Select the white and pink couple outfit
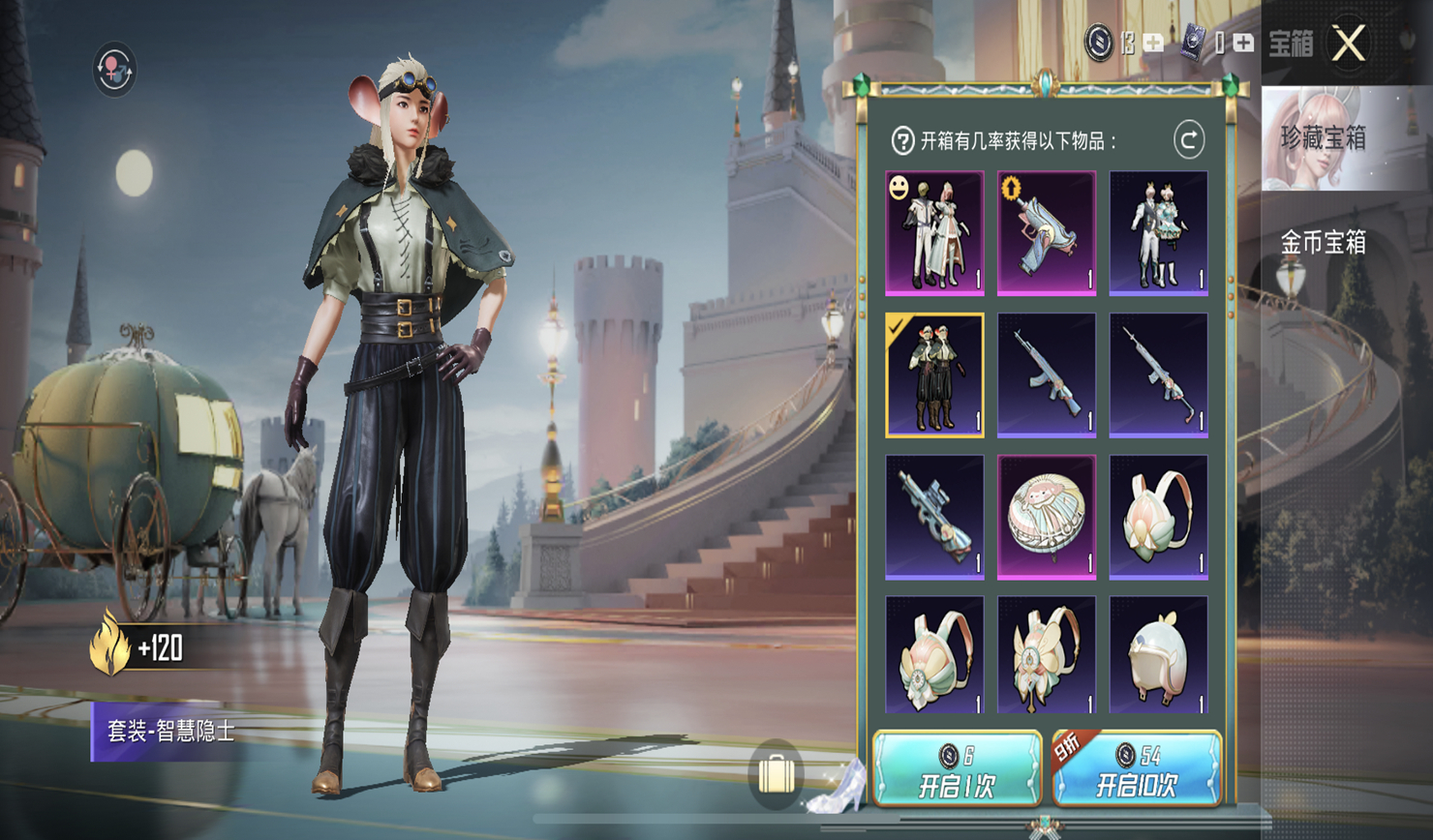This screenshot has width=1433, height=840. point(934,233)
